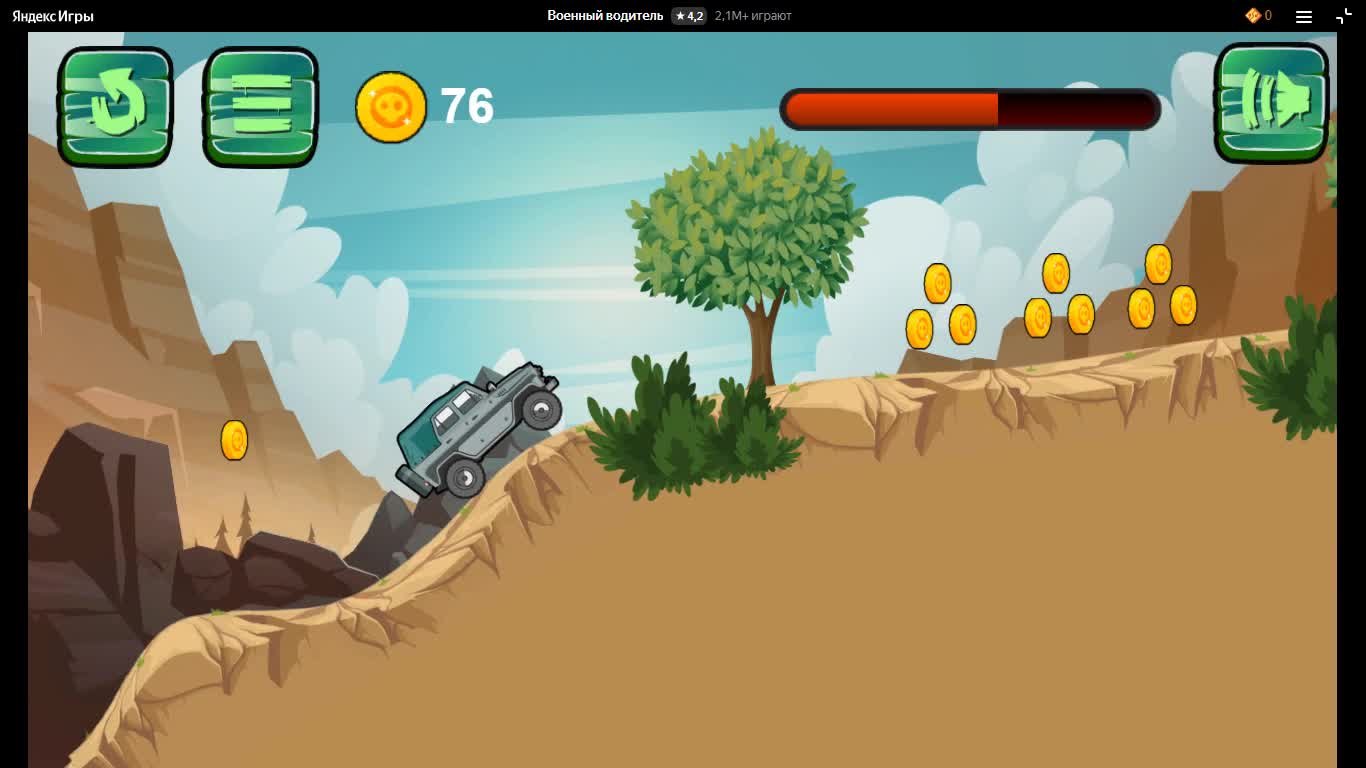Viewport: 1366px width, 768px height.
Task: Click the rating badge showing 4,2 stars
Action: 687,15
